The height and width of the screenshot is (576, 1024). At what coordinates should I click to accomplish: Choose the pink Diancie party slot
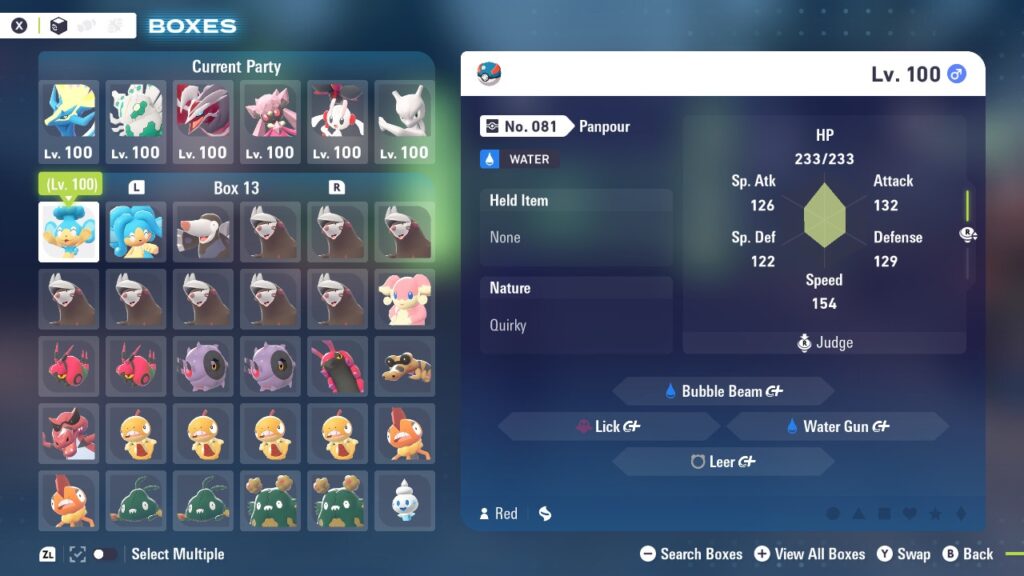[x=270, y=122]
